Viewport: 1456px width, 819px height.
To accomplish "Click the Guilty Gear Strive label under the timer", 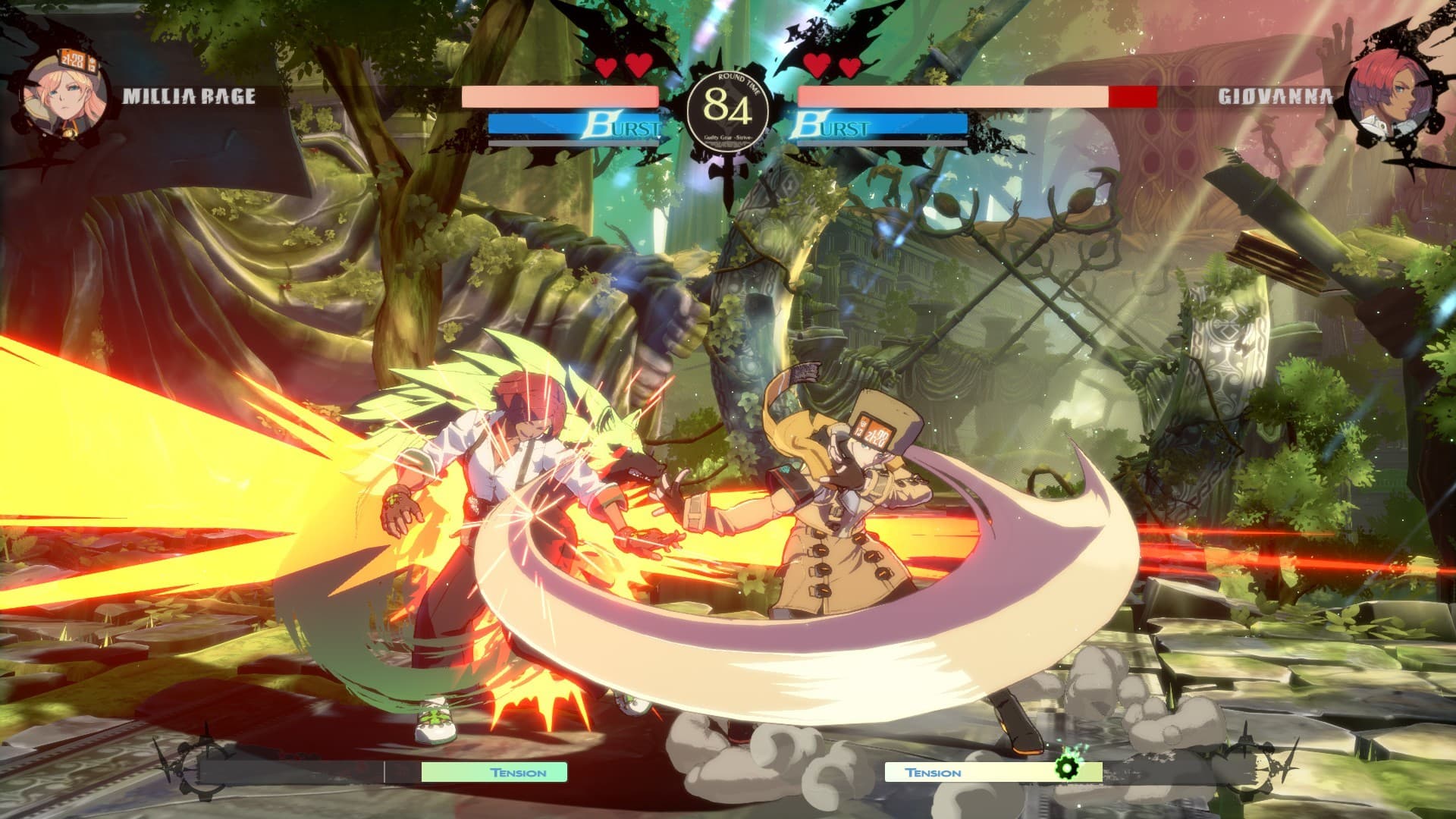I will tap(730, 136).
